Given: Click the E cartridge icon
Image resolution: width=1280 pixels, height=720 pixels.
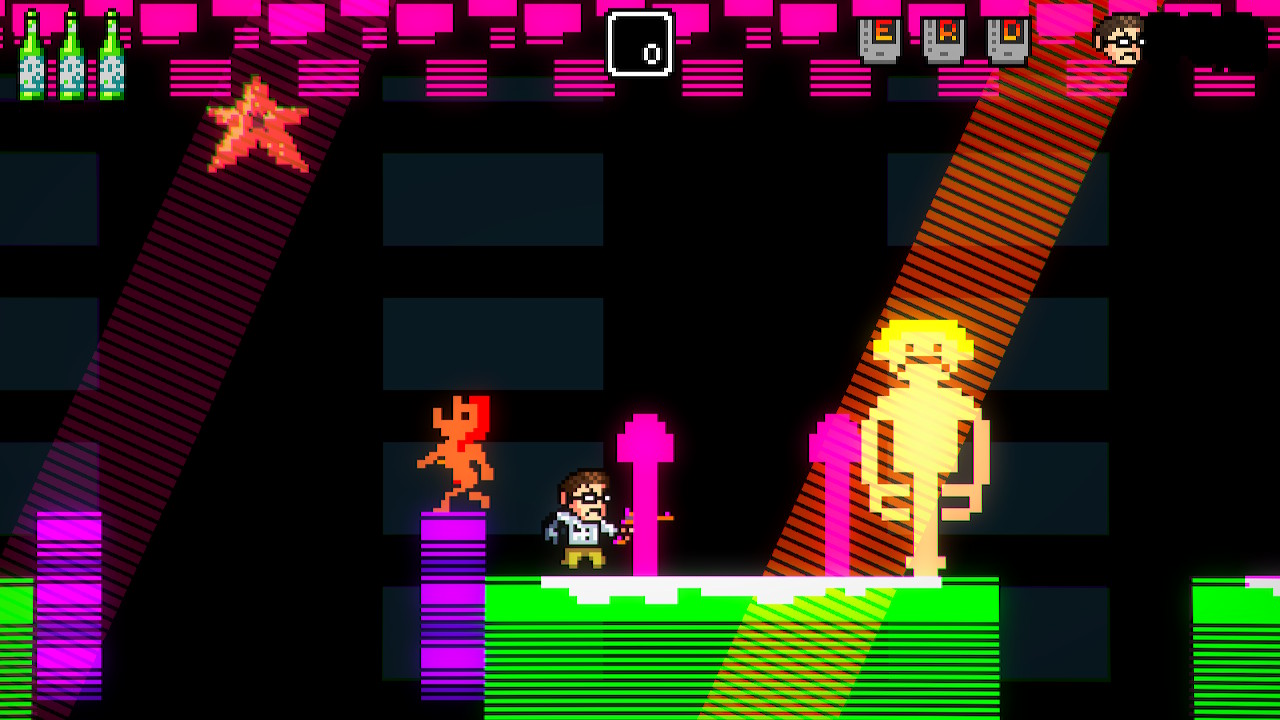Looking at the screenshot, I should 880,40.
